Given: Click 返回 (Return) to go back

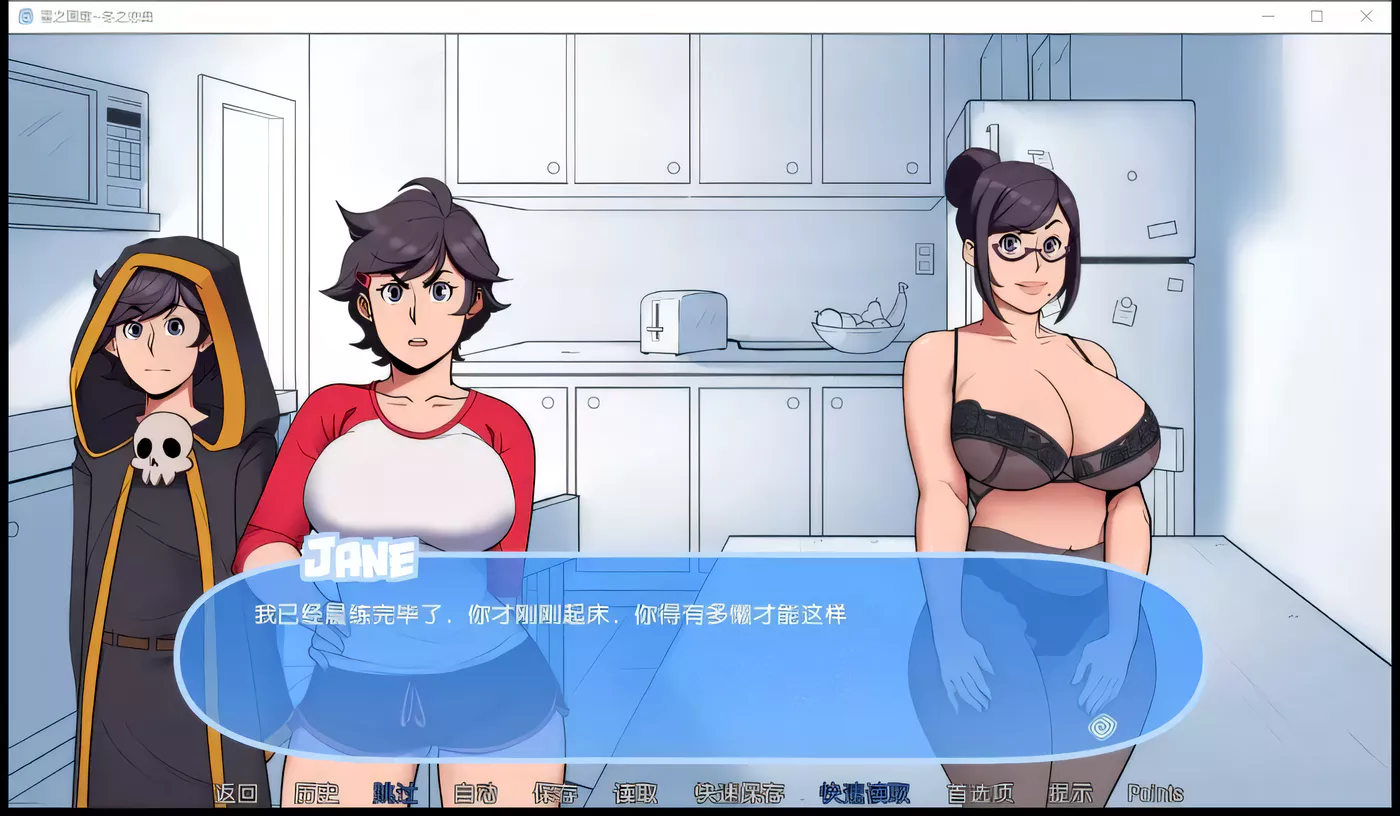Looking at the screenshot, I should point(239,793).
